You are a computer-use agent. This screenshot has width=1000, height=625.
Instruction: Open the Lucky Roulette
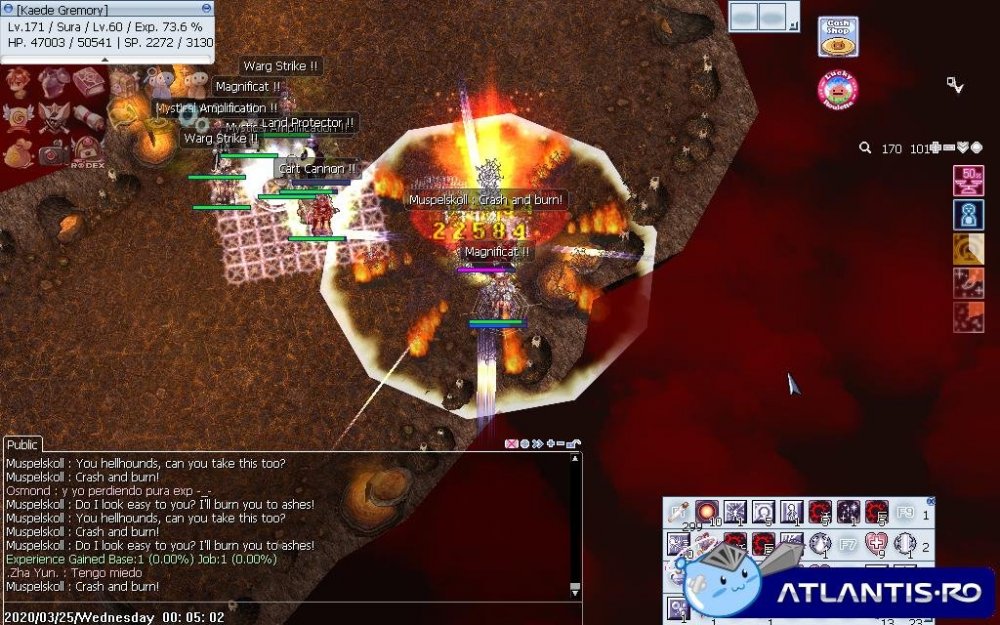[837, 89]
